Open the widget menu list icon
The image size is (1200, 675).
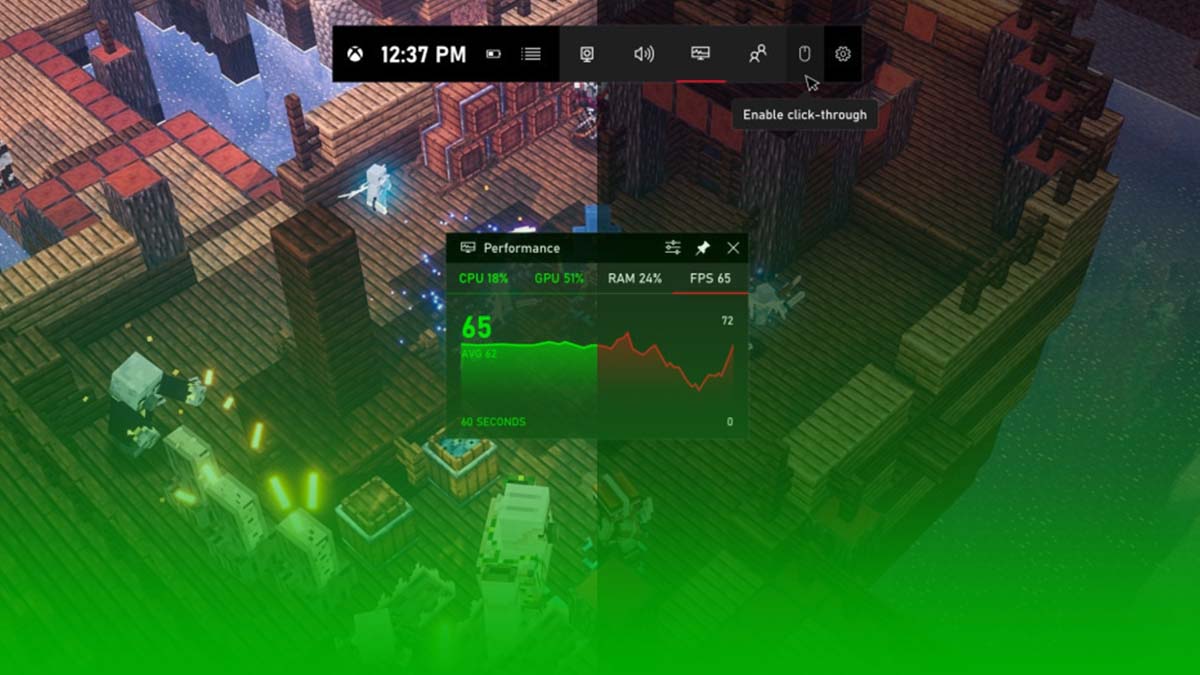click(531, 54)
